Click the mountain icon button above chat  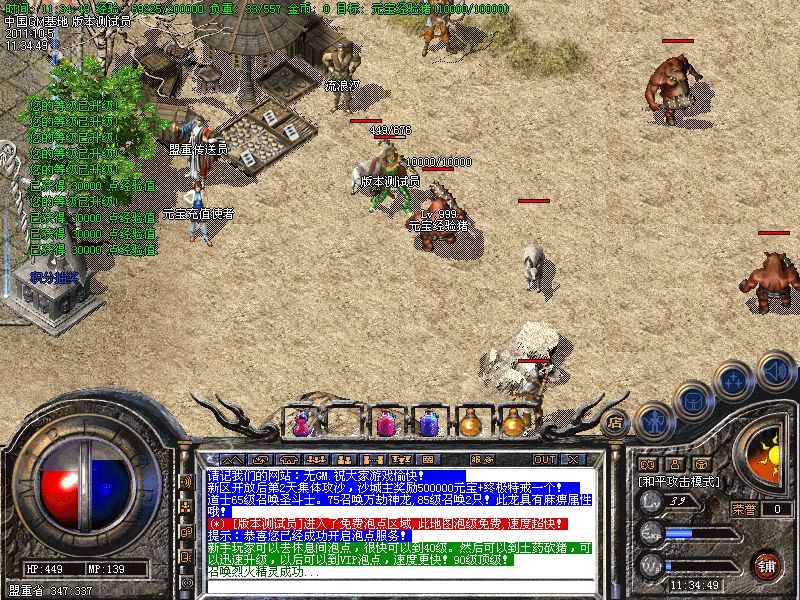[x=232, y=459]
